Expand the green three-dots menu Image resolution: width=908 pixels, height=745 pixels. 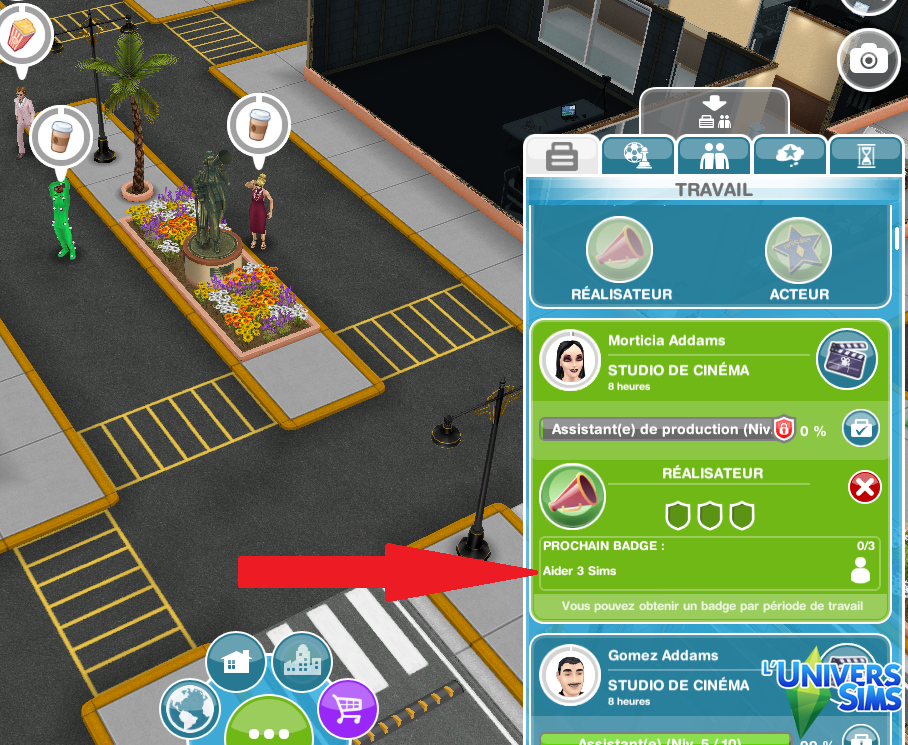click(x=268, y=730)
